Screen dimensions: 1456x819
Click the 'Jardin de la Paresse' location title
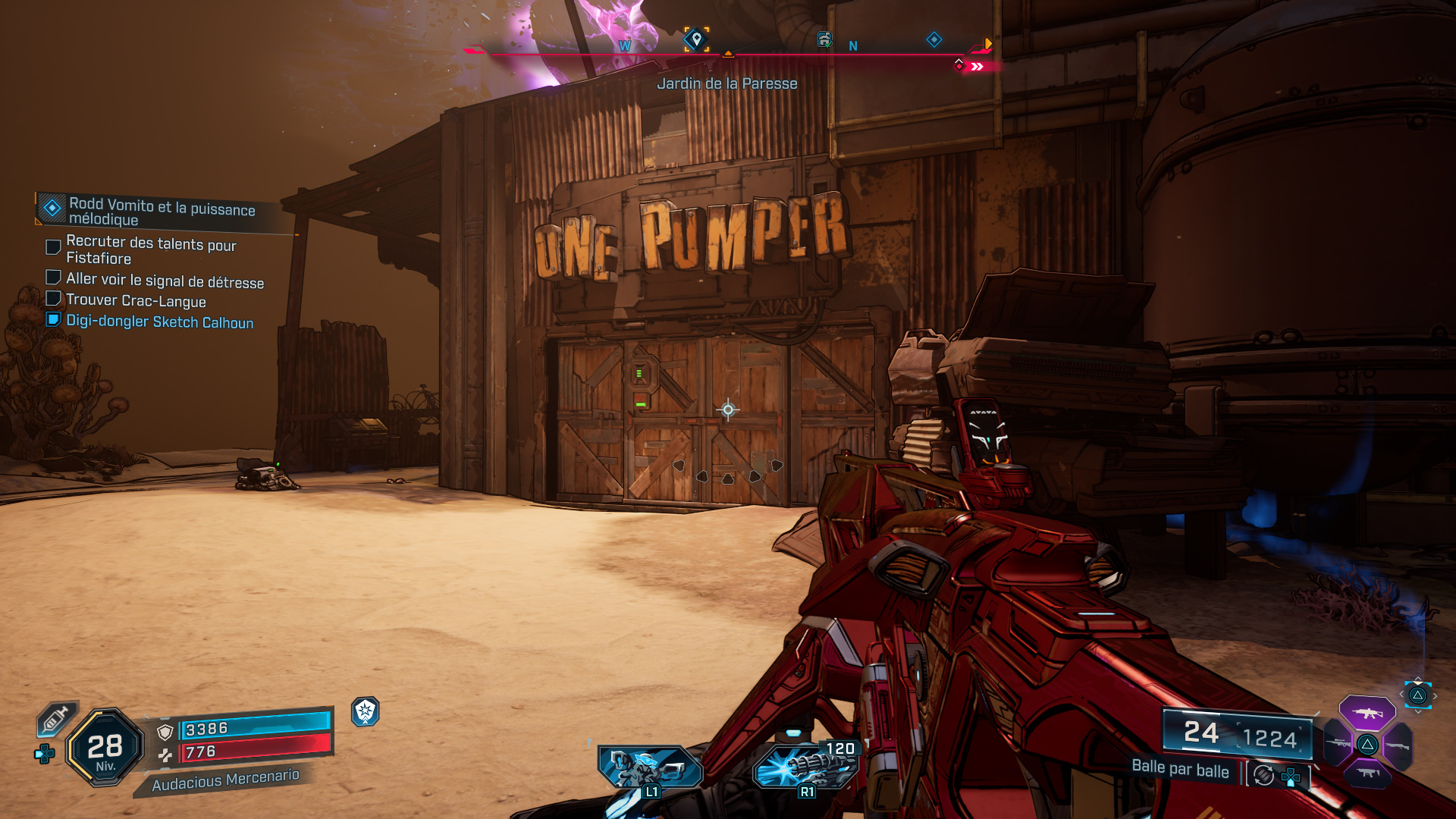pos(727,84)
